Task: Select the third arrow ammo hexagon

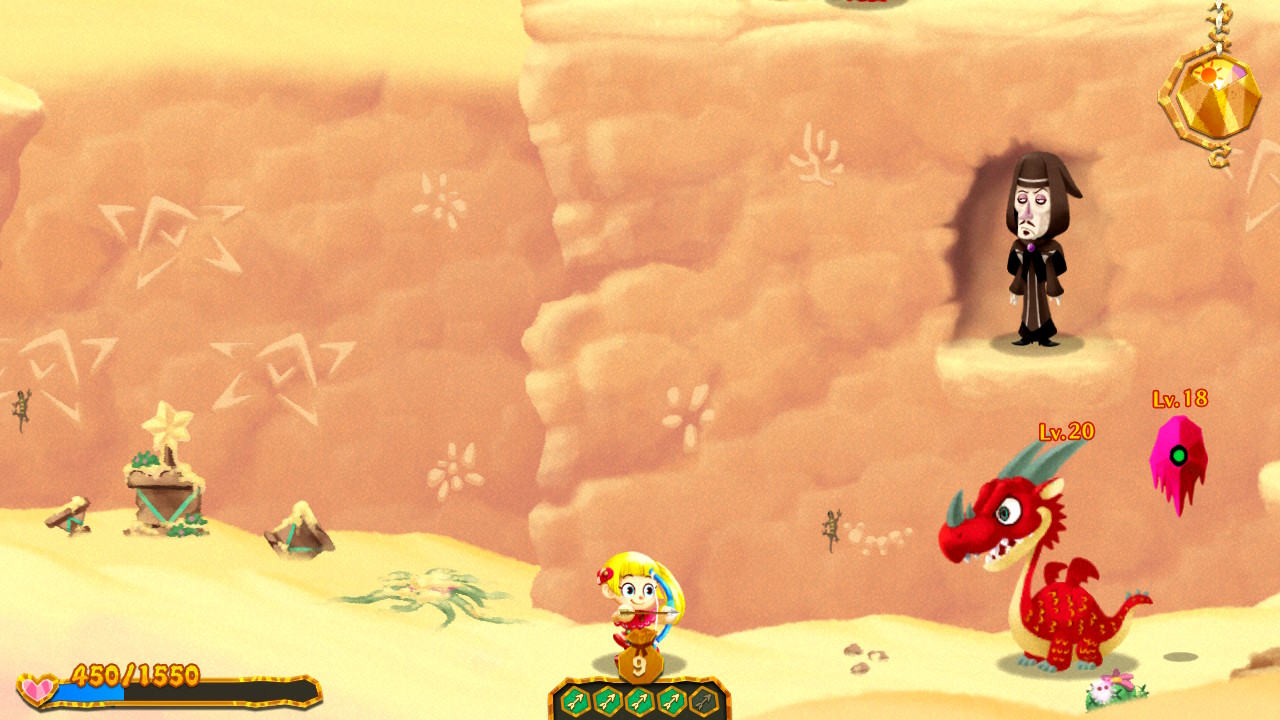Action: tap(639, 700)
